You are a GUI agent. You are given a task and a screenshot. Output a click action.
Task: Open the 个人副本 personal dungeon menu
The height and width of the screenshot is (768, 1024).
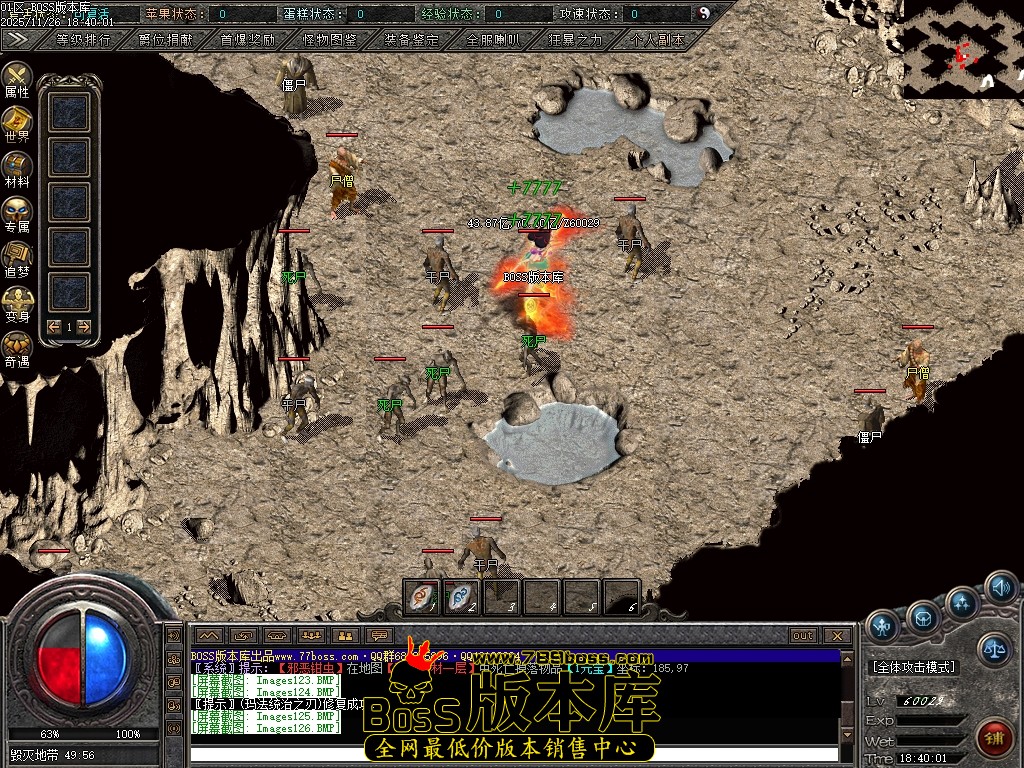[658, 41]
